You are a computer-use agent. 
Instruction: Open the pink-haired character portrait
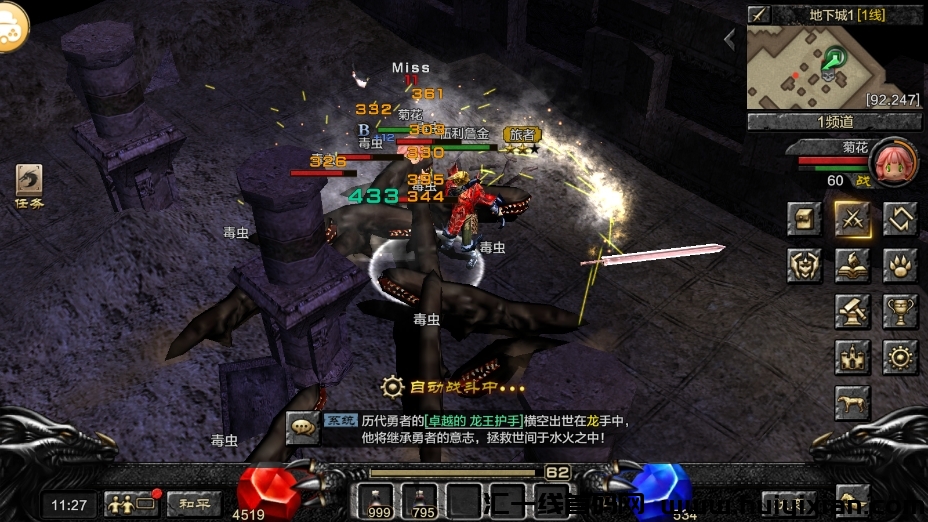point(893,161)
